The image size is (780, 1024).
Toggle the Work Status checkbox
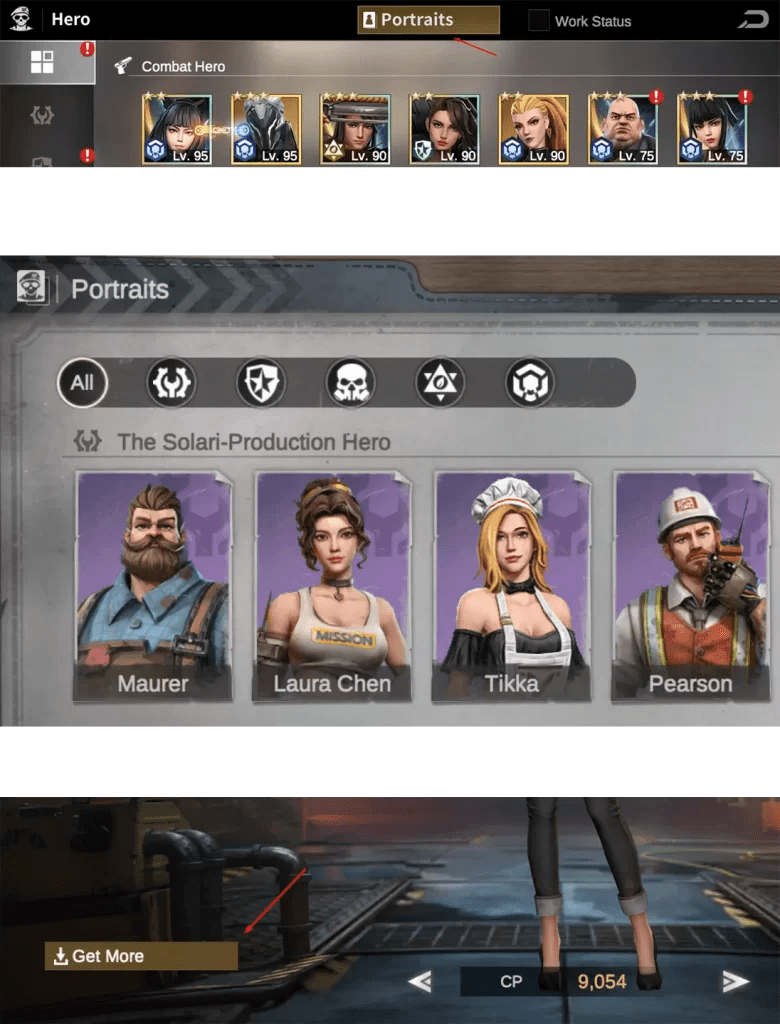tap(539, 20)
